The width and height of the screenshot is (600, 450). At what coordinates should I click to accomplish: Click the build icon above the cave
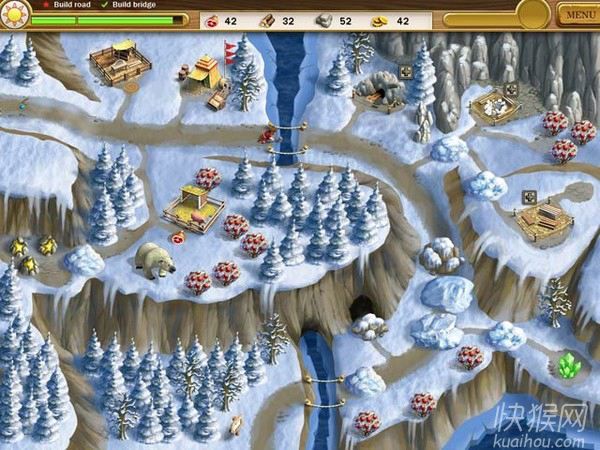pos(406,71)
